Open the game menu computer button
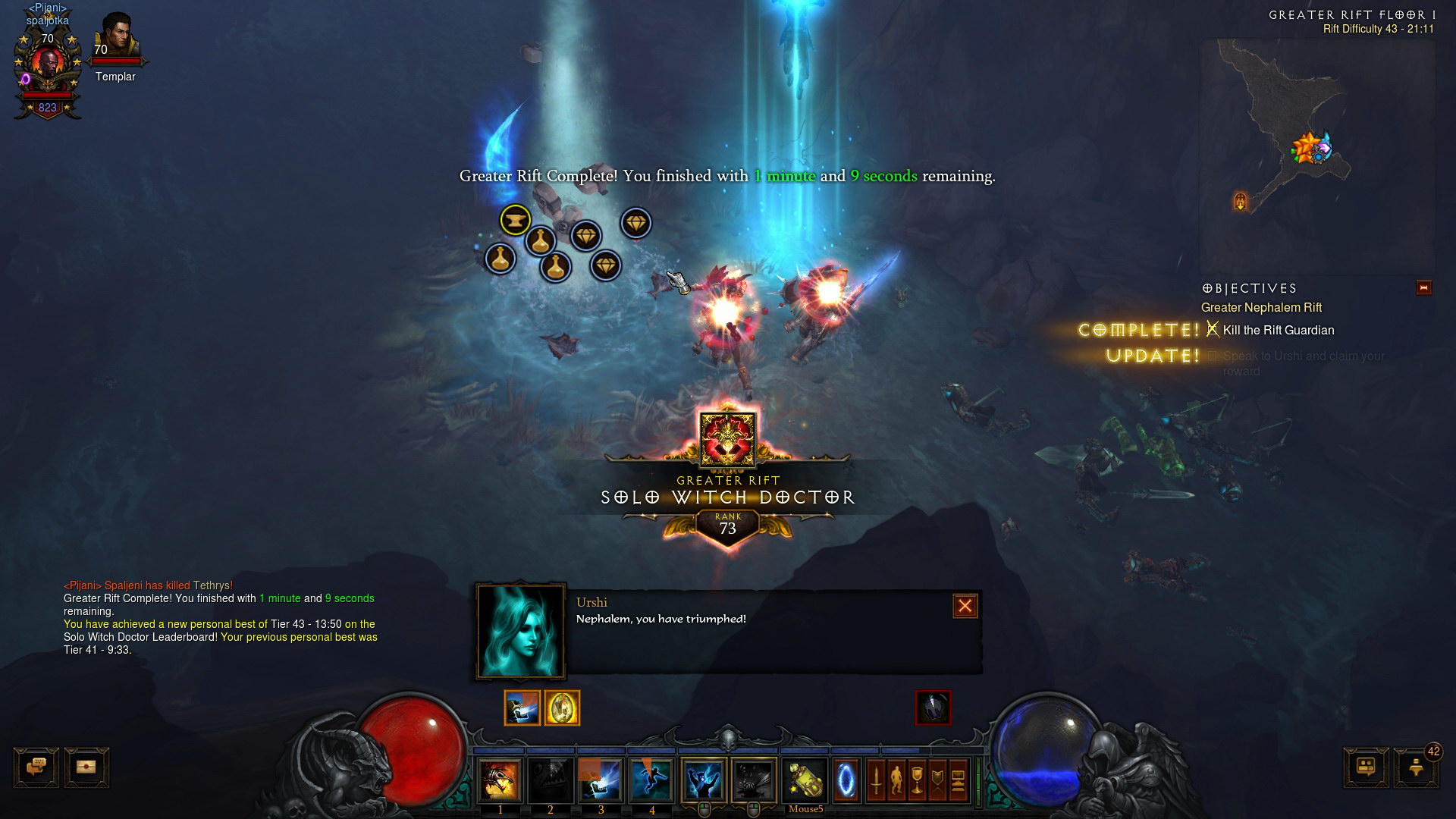This screenshot has width=1456, height=819. click(958, 780)
